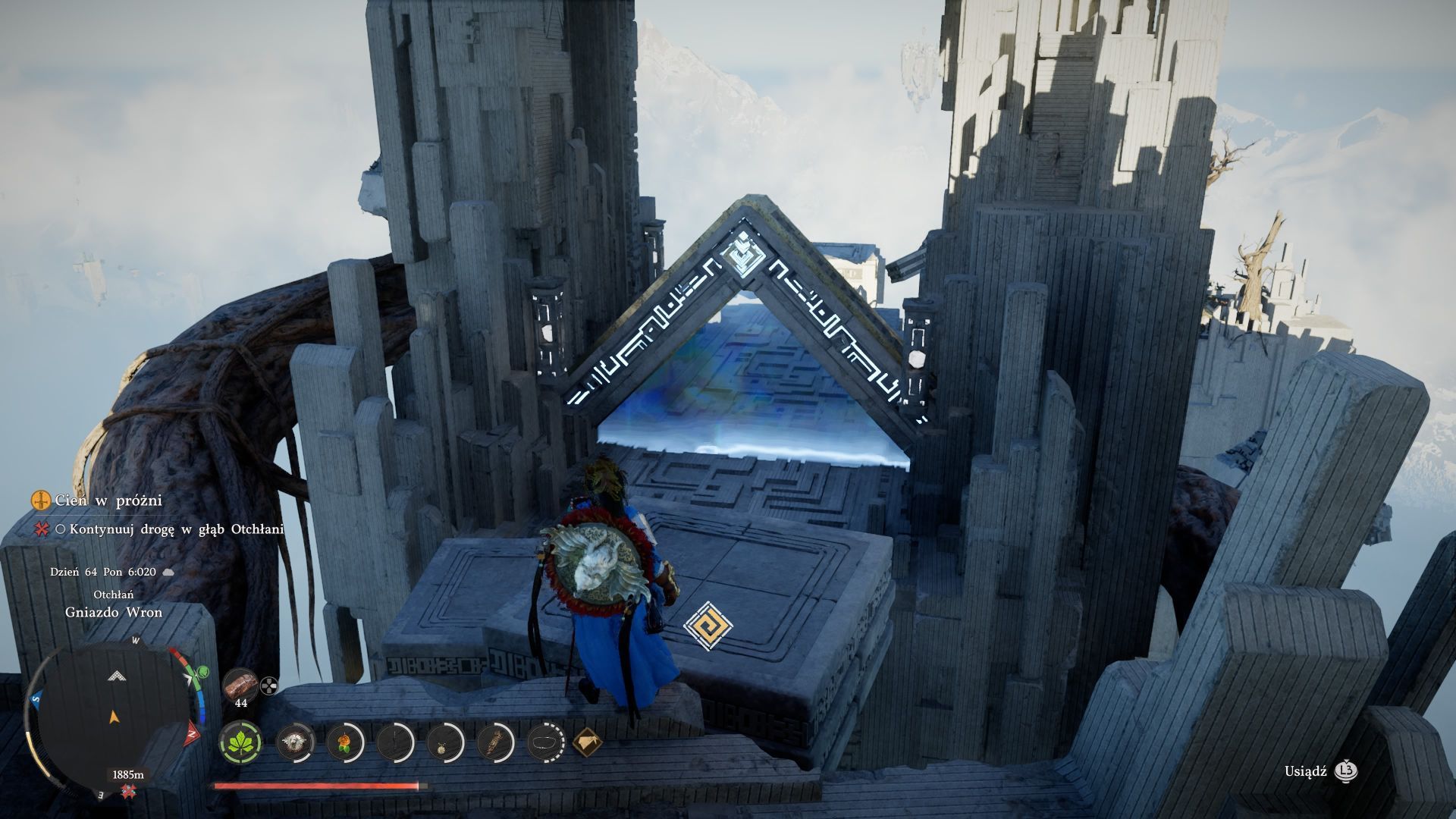Click the golden diamond cloth icon

pyautogui.click(x=588, y=742)
